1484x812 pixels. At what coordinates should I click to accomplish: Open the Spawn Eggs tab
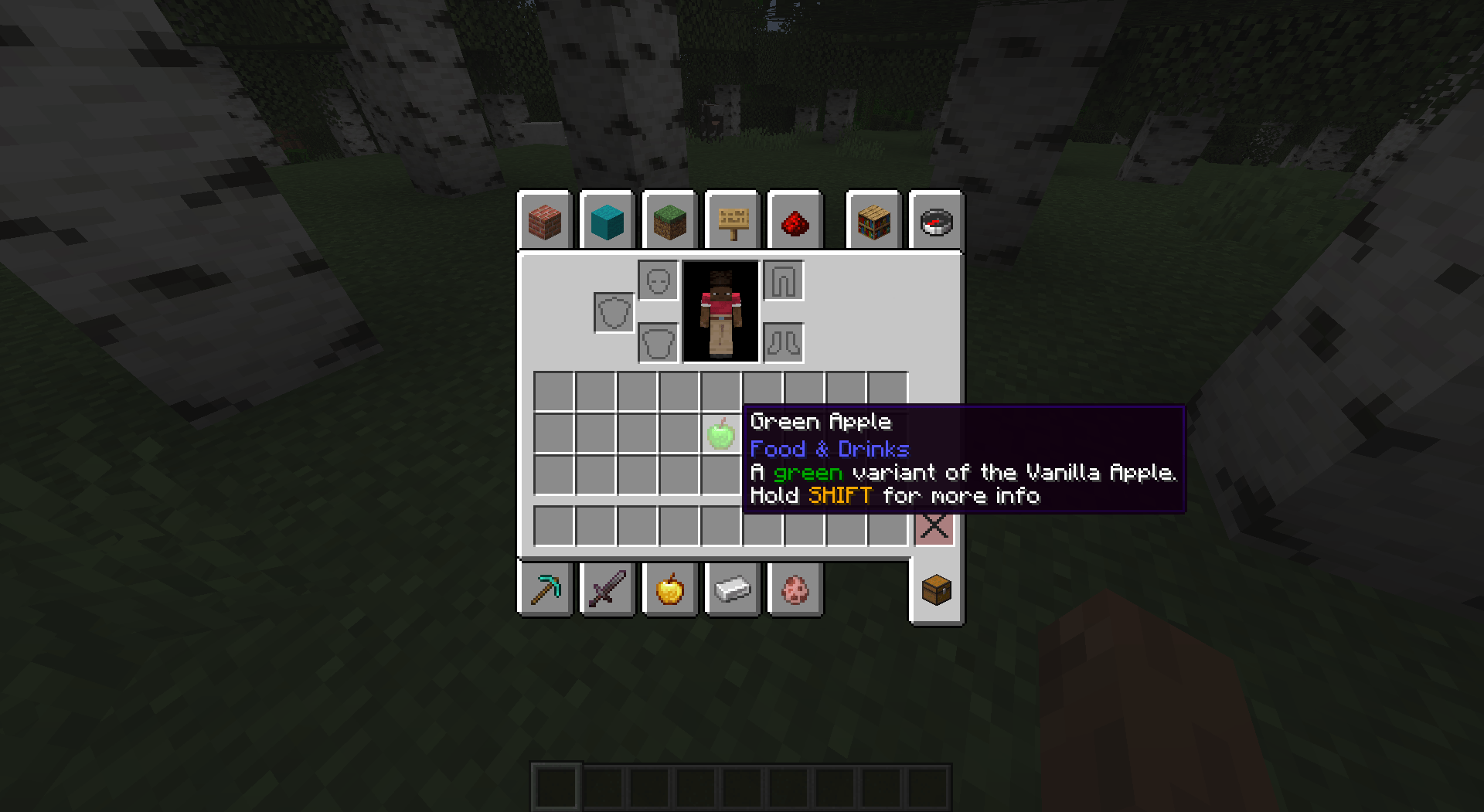pyautogui.click(x=795, y=589)
